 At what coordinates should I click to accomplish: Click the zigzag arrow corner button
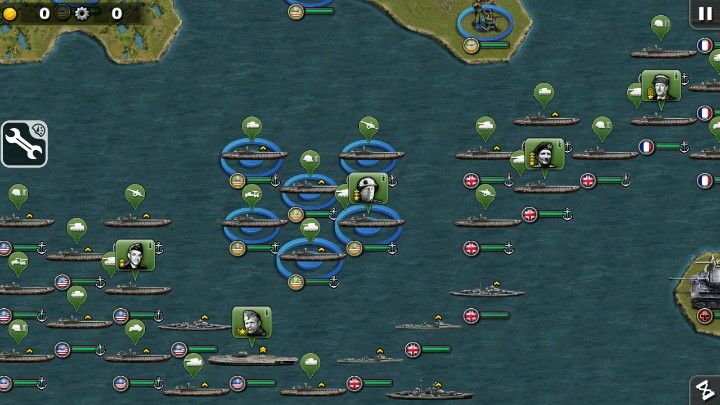coord(705,390)
